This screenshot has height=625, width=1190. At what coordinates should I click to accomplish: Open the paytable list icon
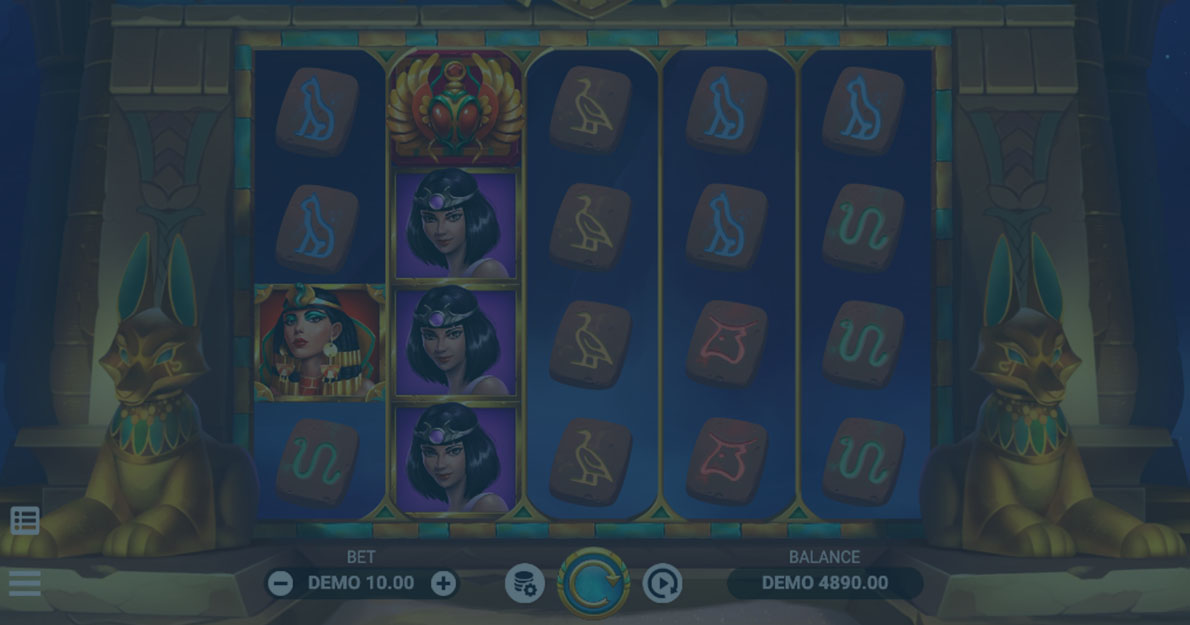(x=25, y=520)
